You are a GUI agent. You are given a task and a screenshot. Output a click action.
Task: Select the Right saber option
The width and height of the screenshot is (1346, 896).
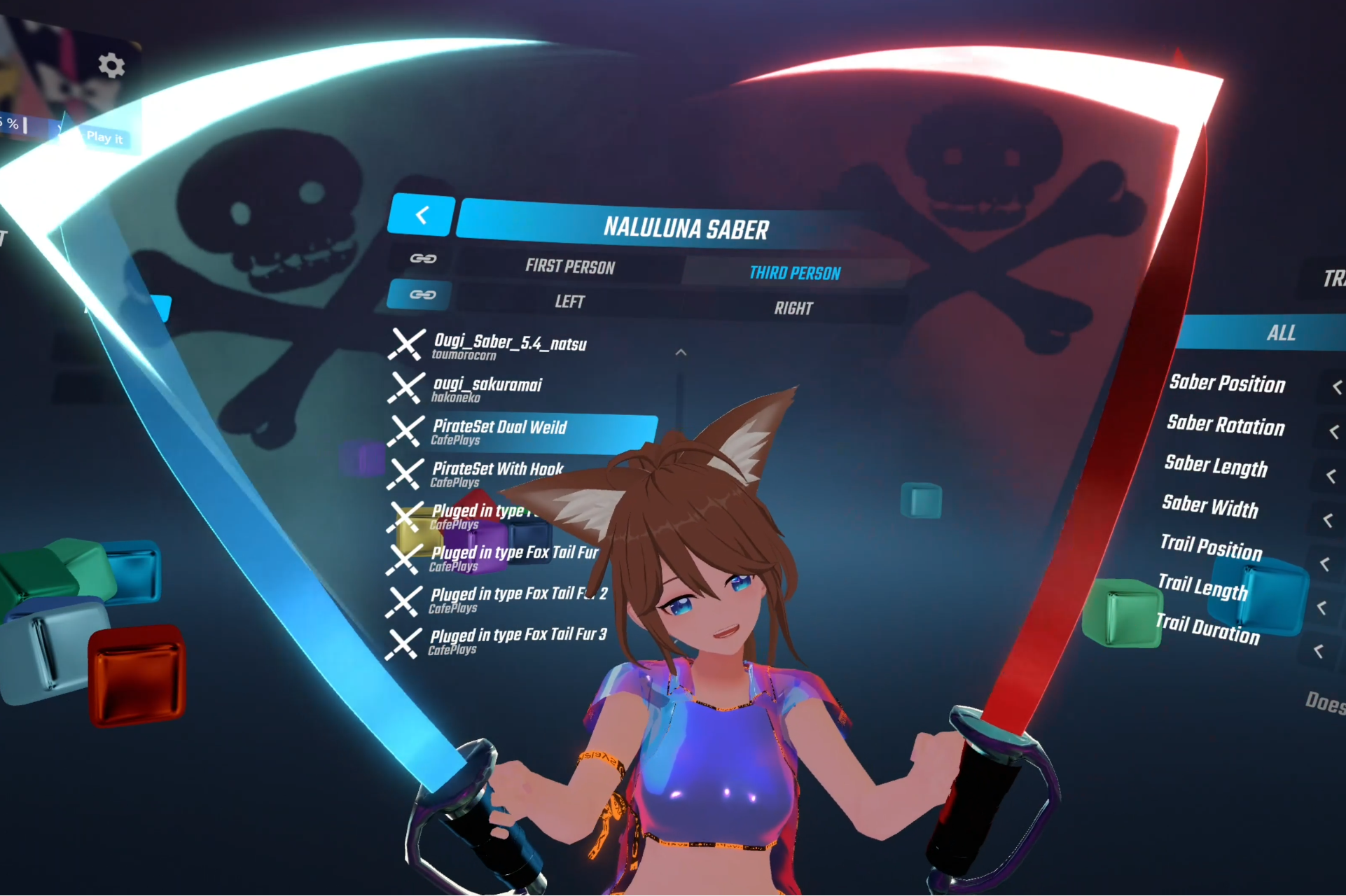pos(794,307)
